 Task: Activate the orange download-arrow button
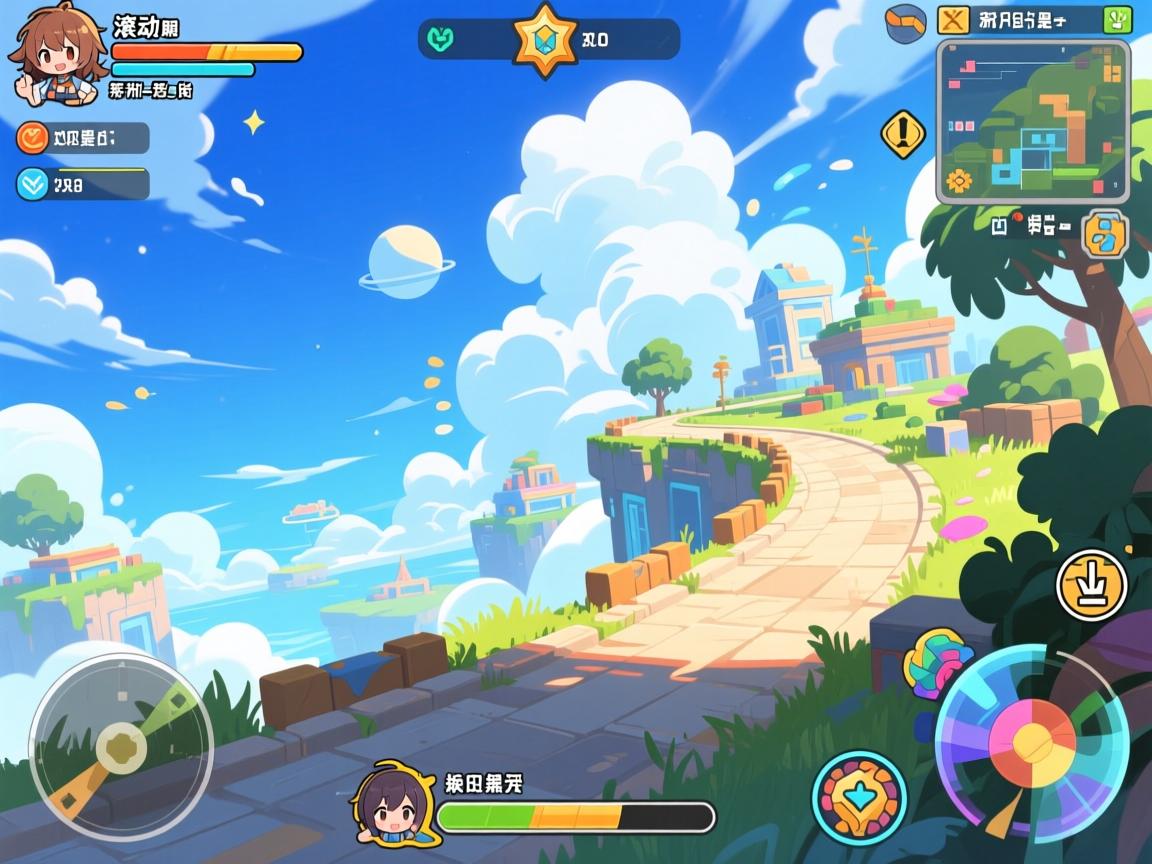1091,585
